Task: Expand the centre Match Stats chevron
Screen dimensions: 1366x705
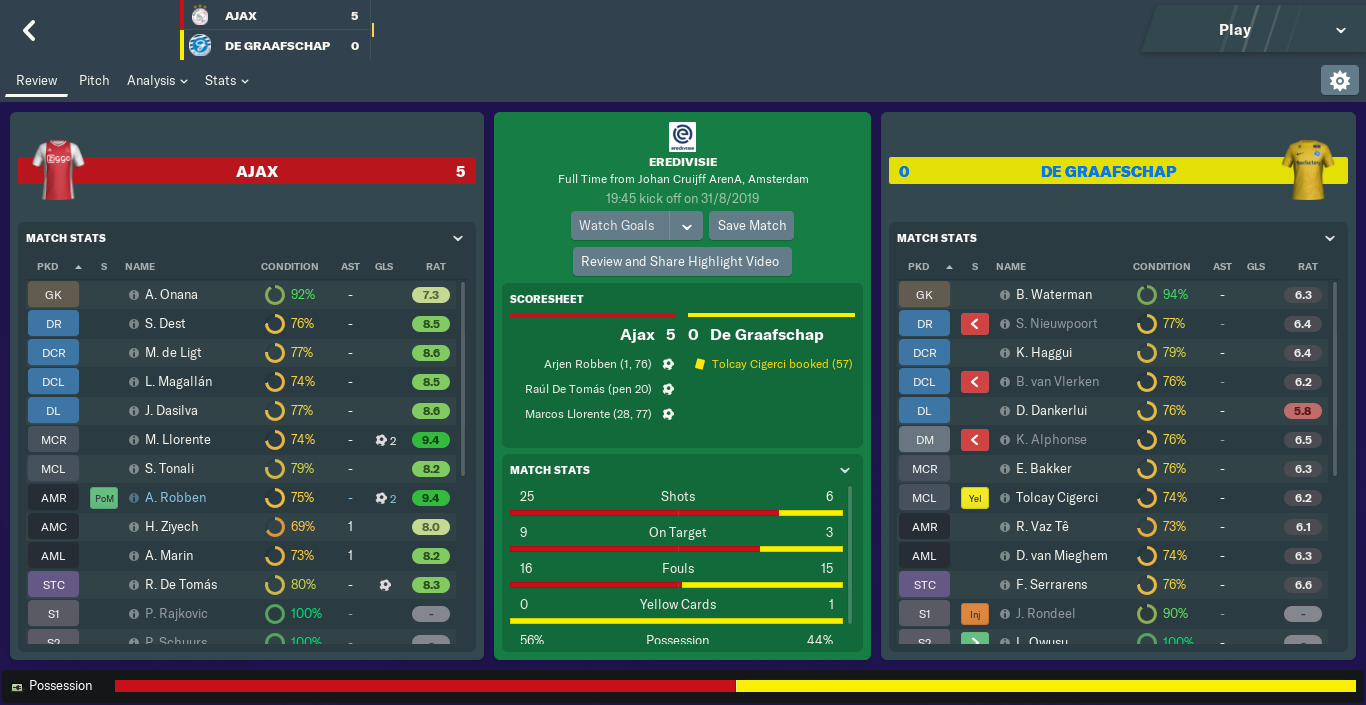Action: pyautogui.click(x=845, y=470)
